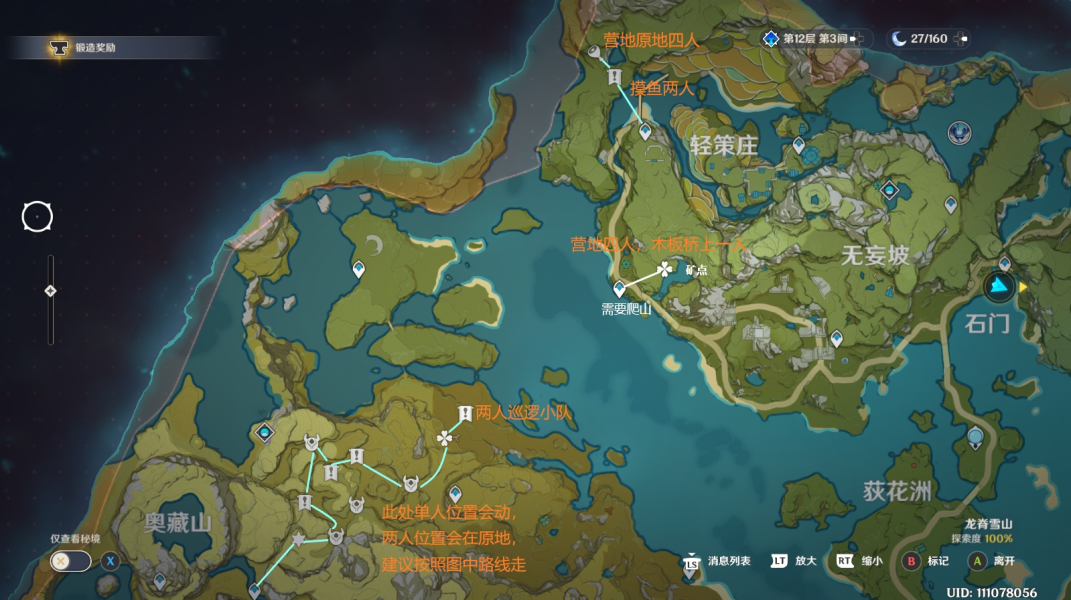Choose the teleport waypoint on the western island
Viewport: 1071px width, 600px height.
click(358, 269)
